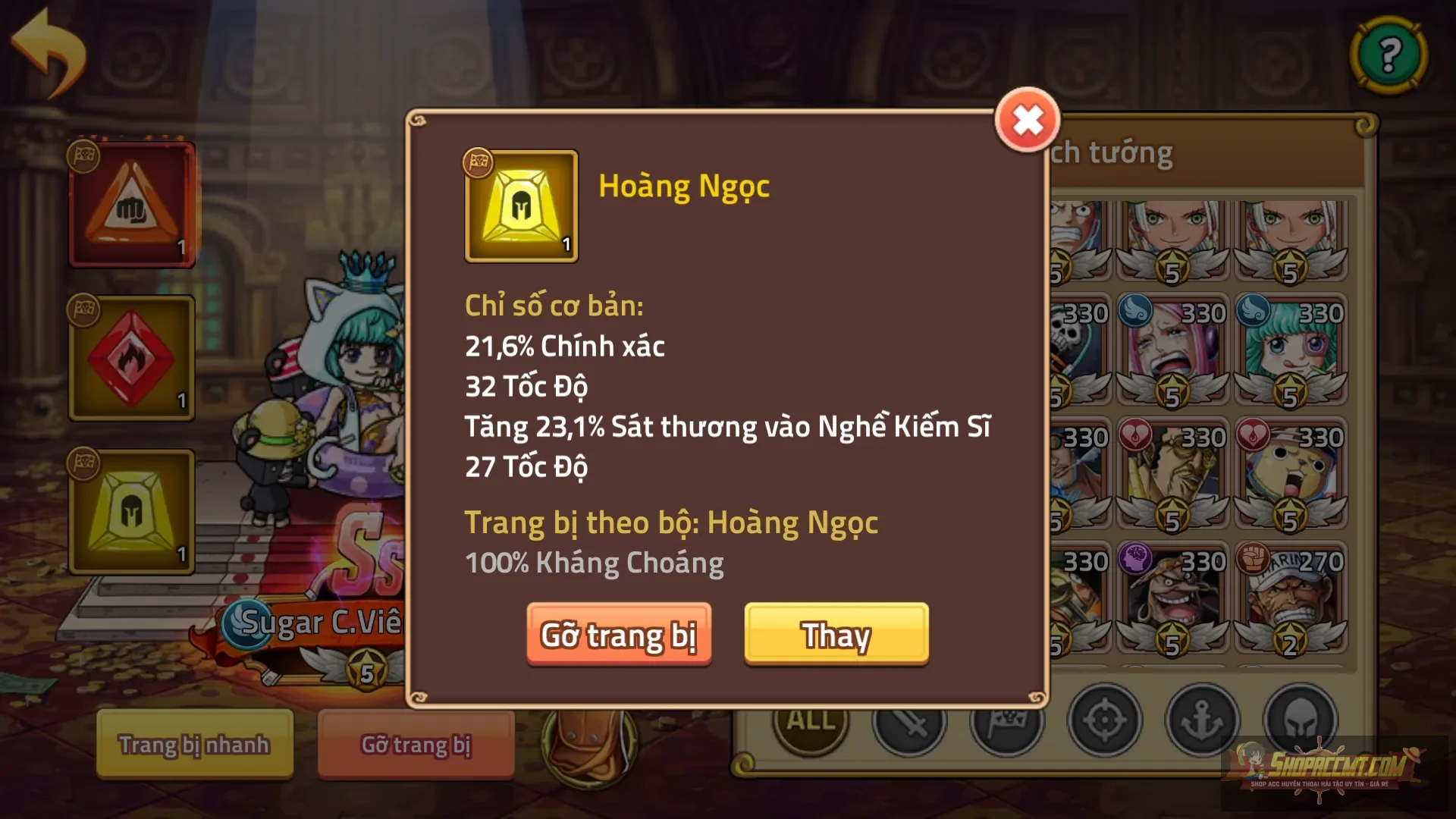Filter heroes by crosshair class icon
The image size is (1456, 819).
point(1104,720)
